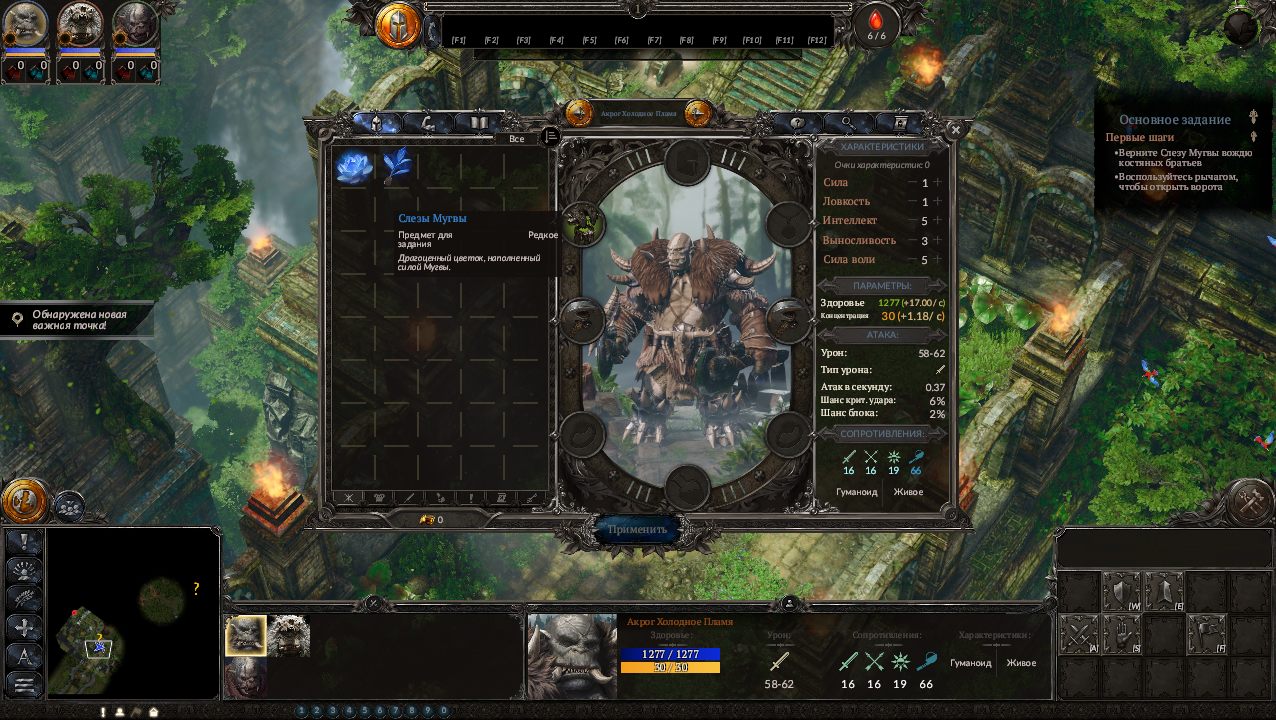This screenshot has width=1276, height=720.
Task: Activate the flag command [F]
Action: click(1207, 634)
